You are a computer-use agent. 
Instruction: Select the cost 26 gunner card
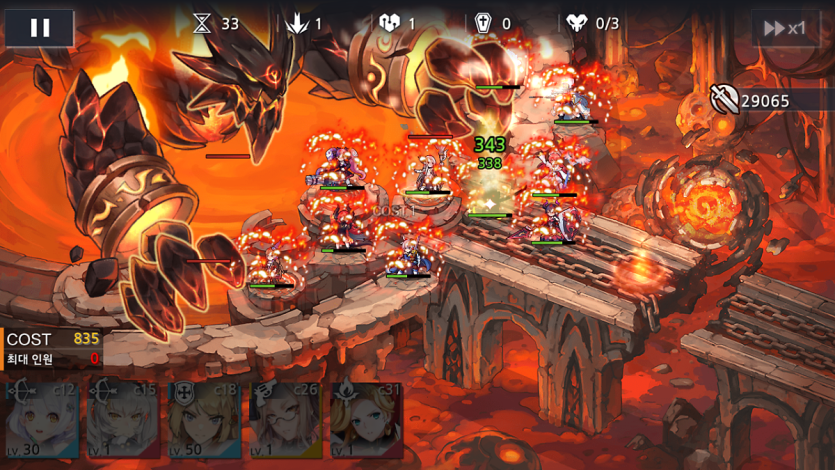pyautogui.click(x=285, y=420)
